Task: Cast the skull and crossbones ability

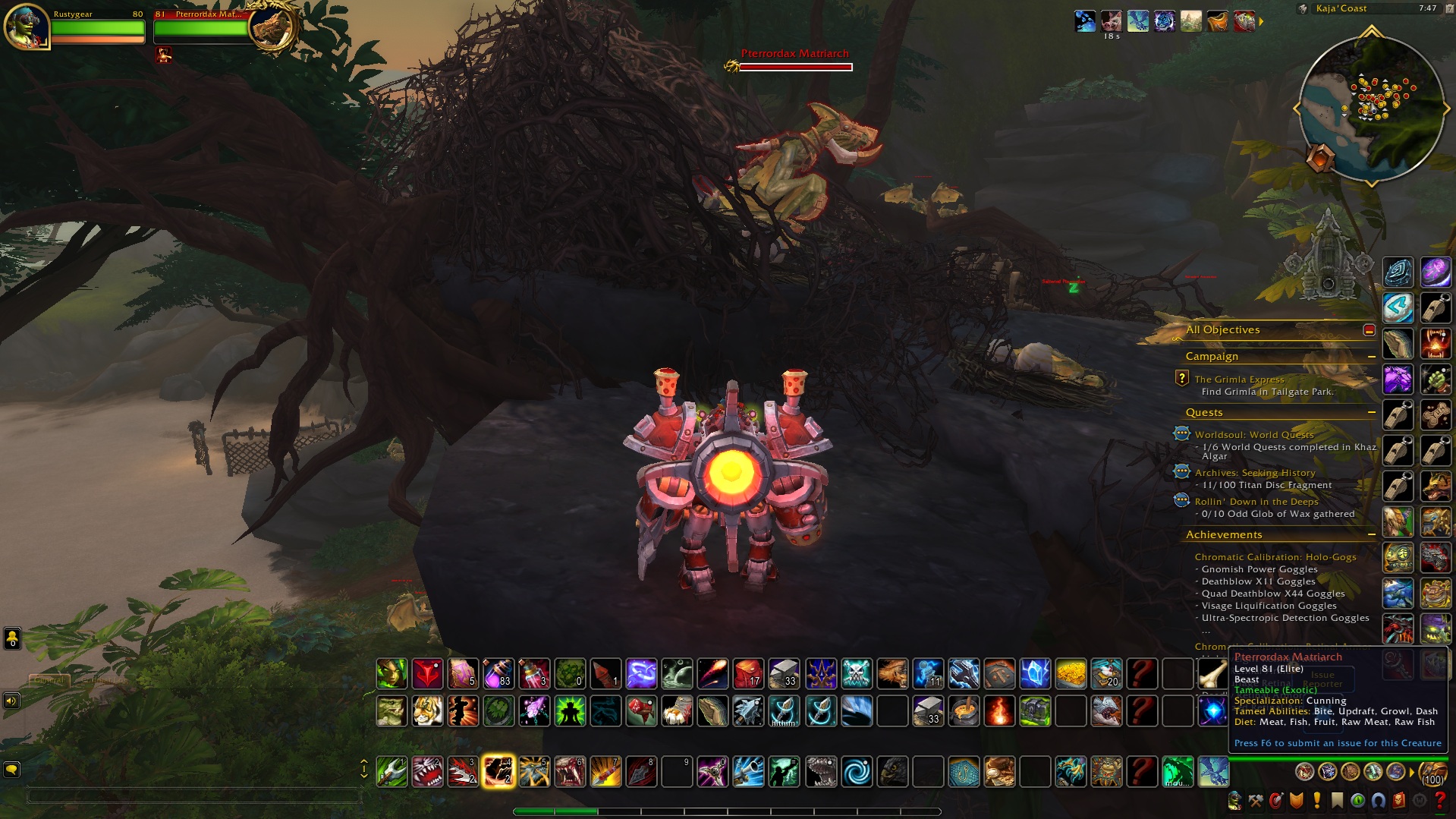Action: tap(857, 673)
